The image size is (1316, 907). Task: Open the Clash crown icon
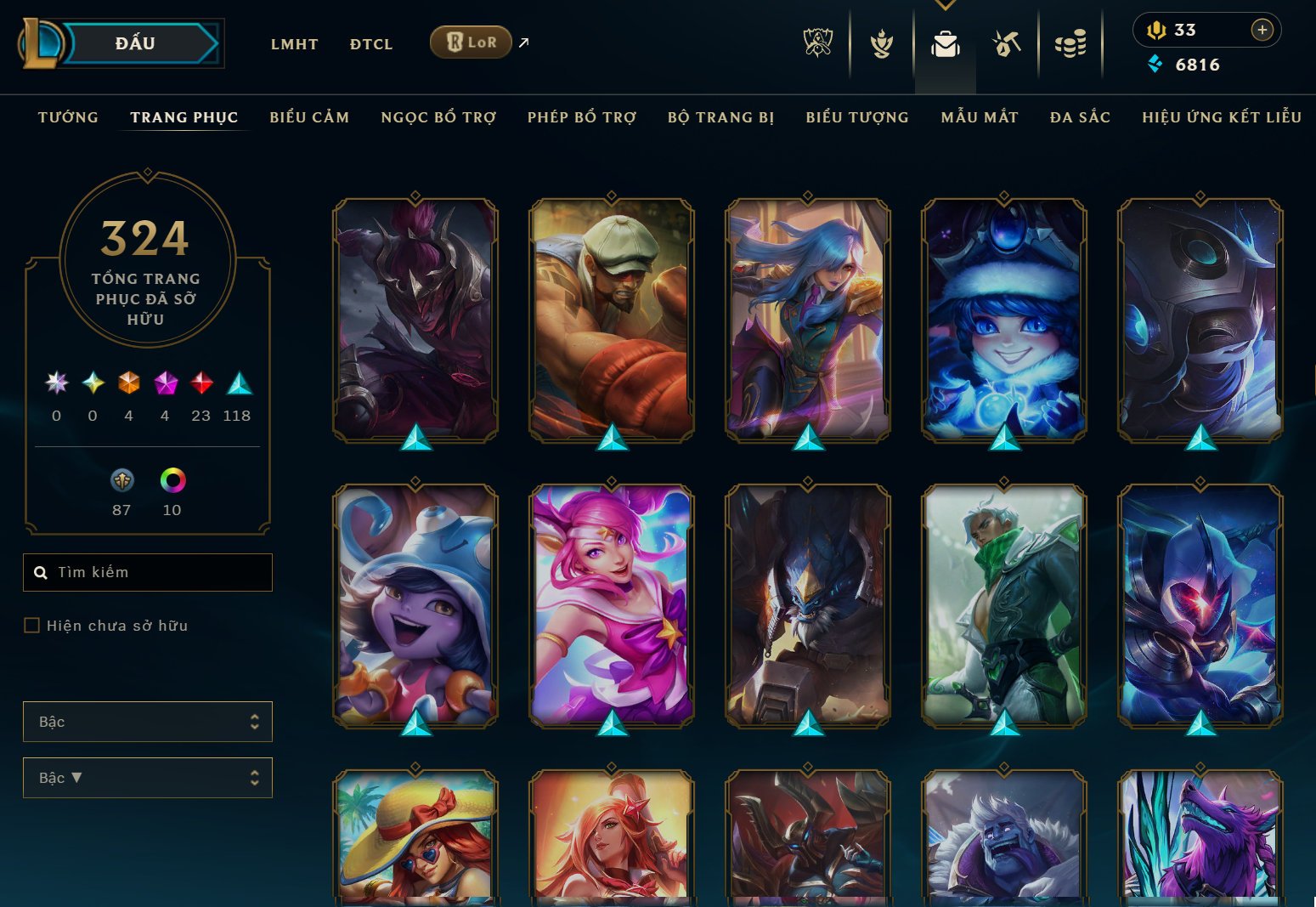(881, 43)
